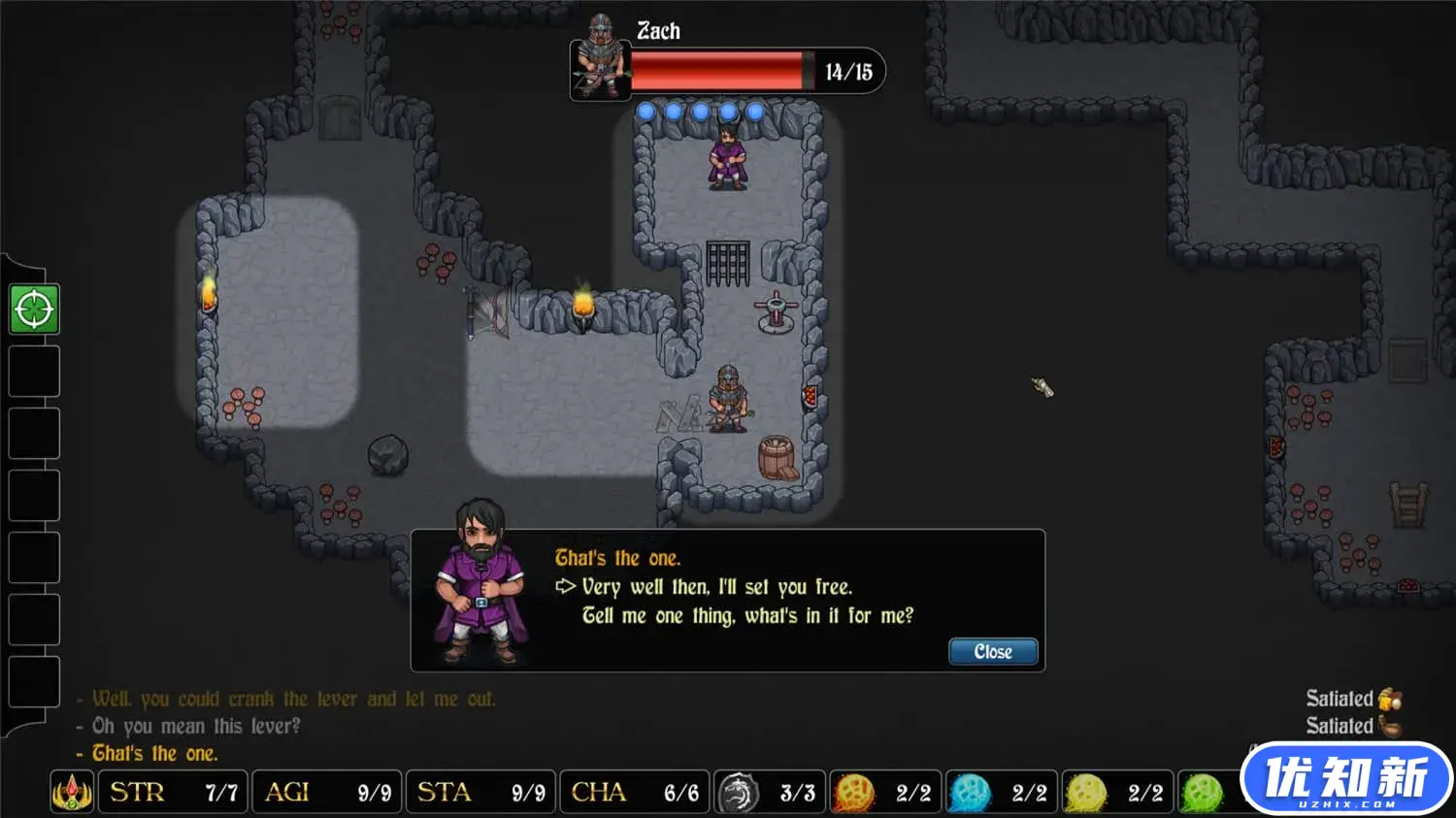Click the Satiated beer mug status icon
Screen dimensions: 1456x818
pyautogui.click(x=1390, y=699)
